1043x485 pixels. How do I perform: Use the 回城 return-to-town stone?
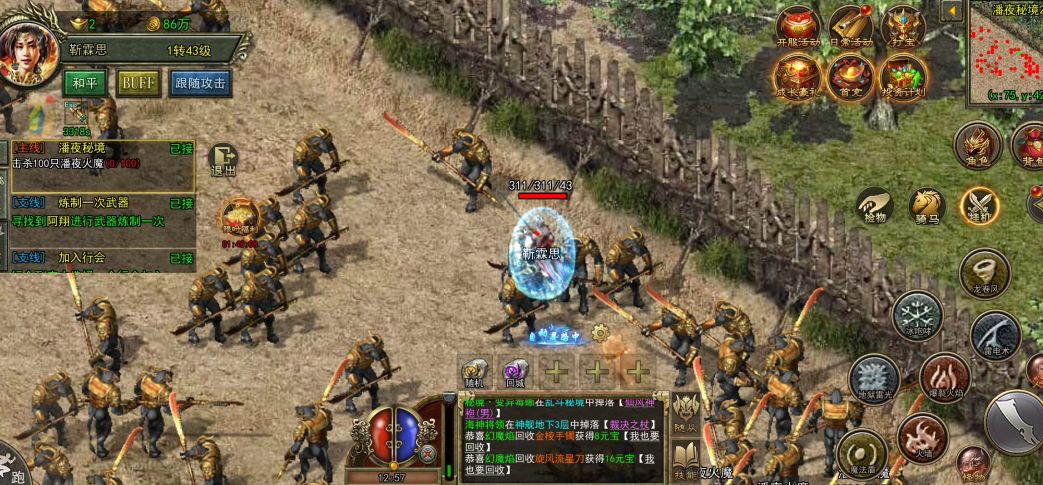tap(515, 372)
